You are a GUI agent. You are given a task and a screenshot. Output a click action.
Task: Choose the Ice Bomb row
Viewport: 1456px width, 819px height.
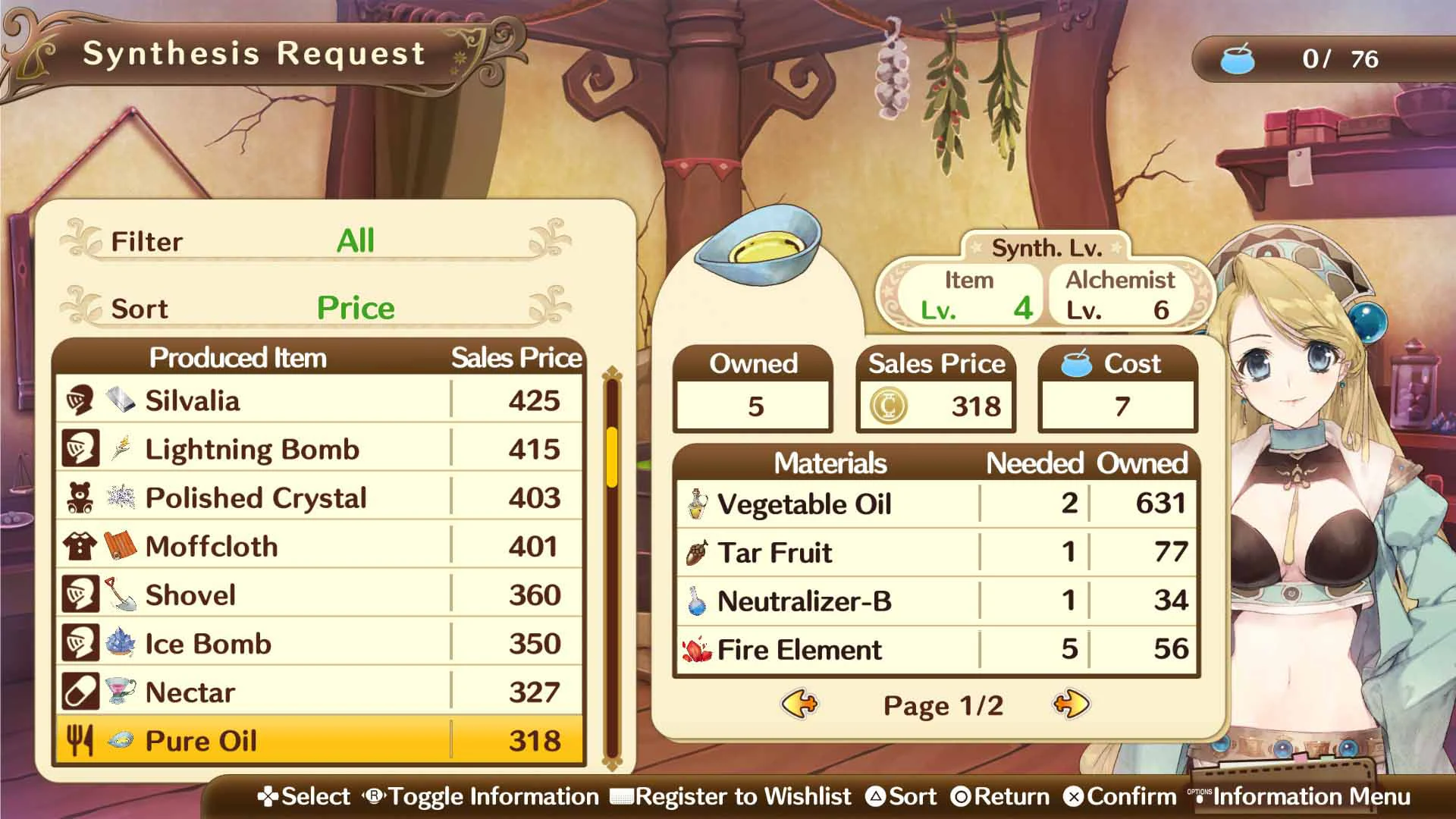(318, 644)
